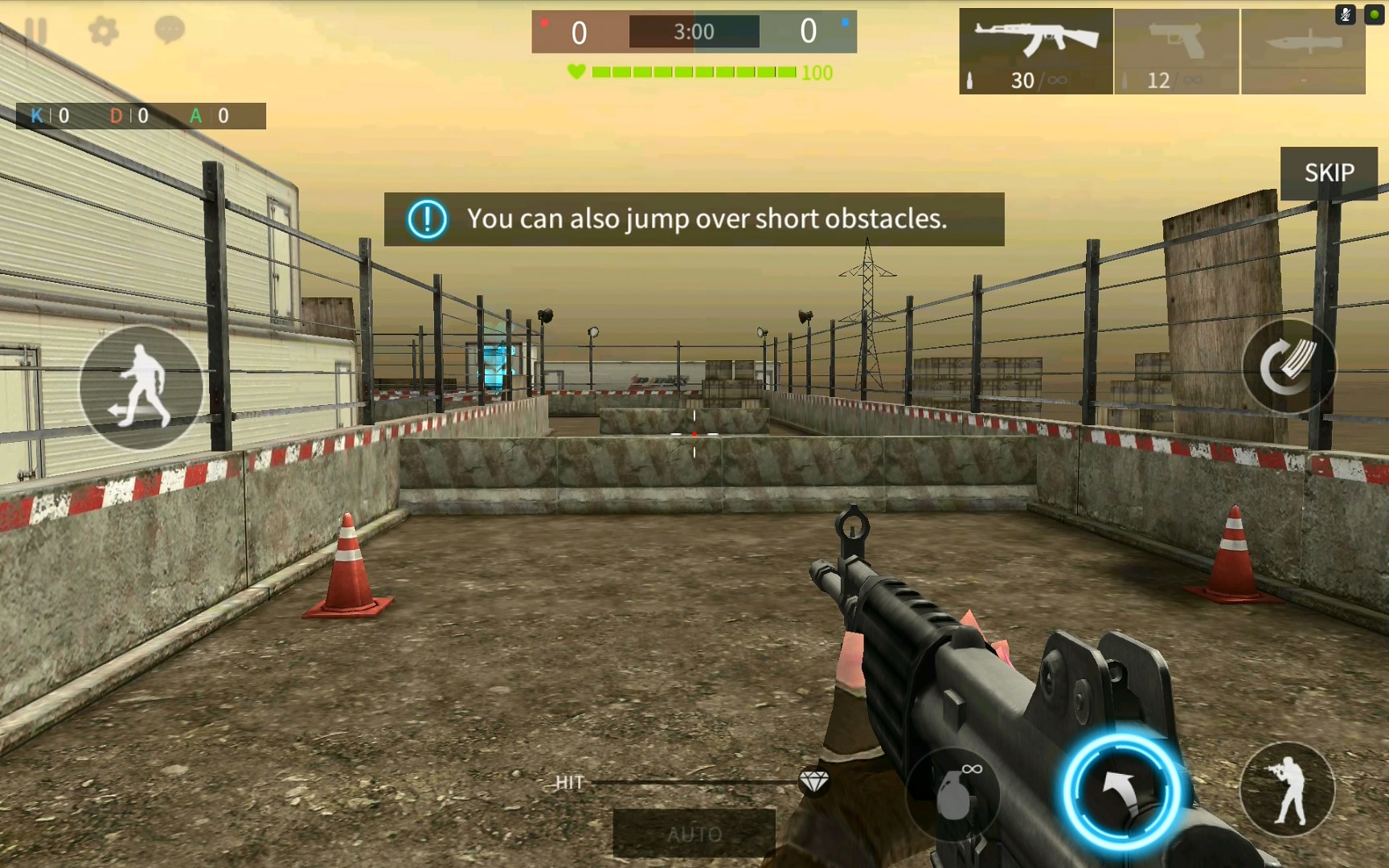Image resolution: width=1389 pixels, height=868 pixels.
Task: Tap the diamond currency icon
Action: point(813,784)
